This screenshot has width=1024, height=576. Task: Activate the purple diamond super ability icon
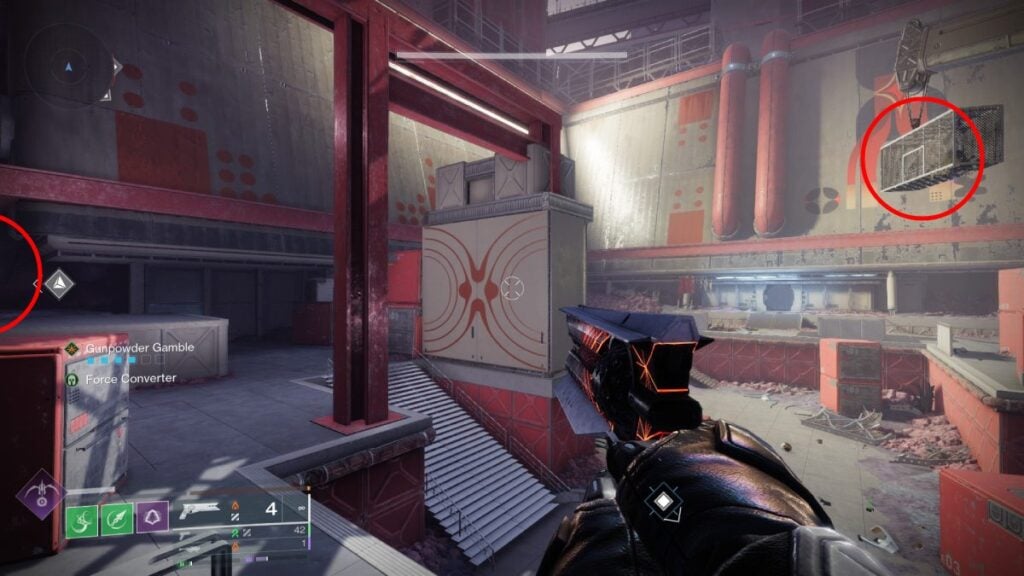coord(40,494)
